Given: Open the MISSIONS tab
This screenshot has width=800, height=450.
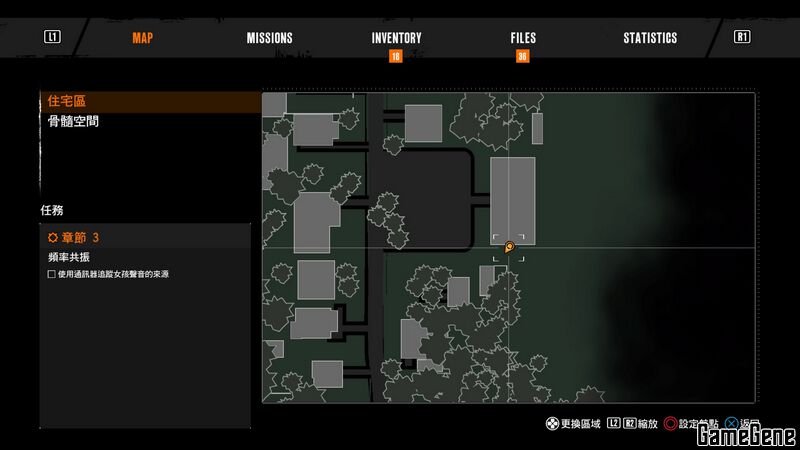Looking at the screenshot, I should (270, 38).
